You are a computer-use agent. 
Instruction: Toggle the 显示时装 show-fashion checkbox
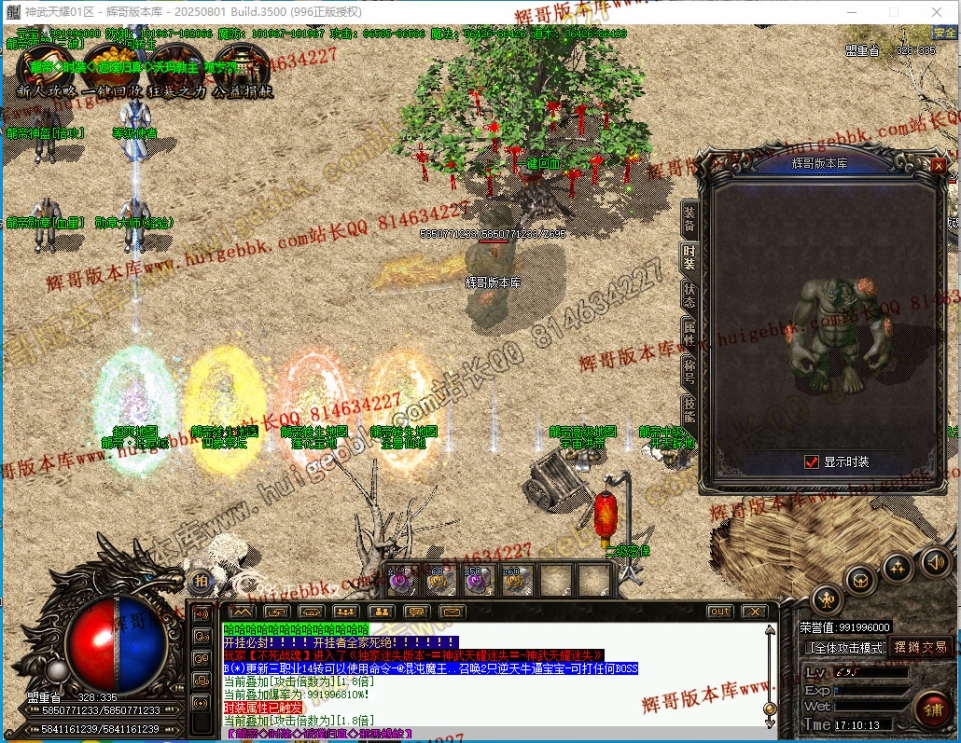click(x=812, y=462)
